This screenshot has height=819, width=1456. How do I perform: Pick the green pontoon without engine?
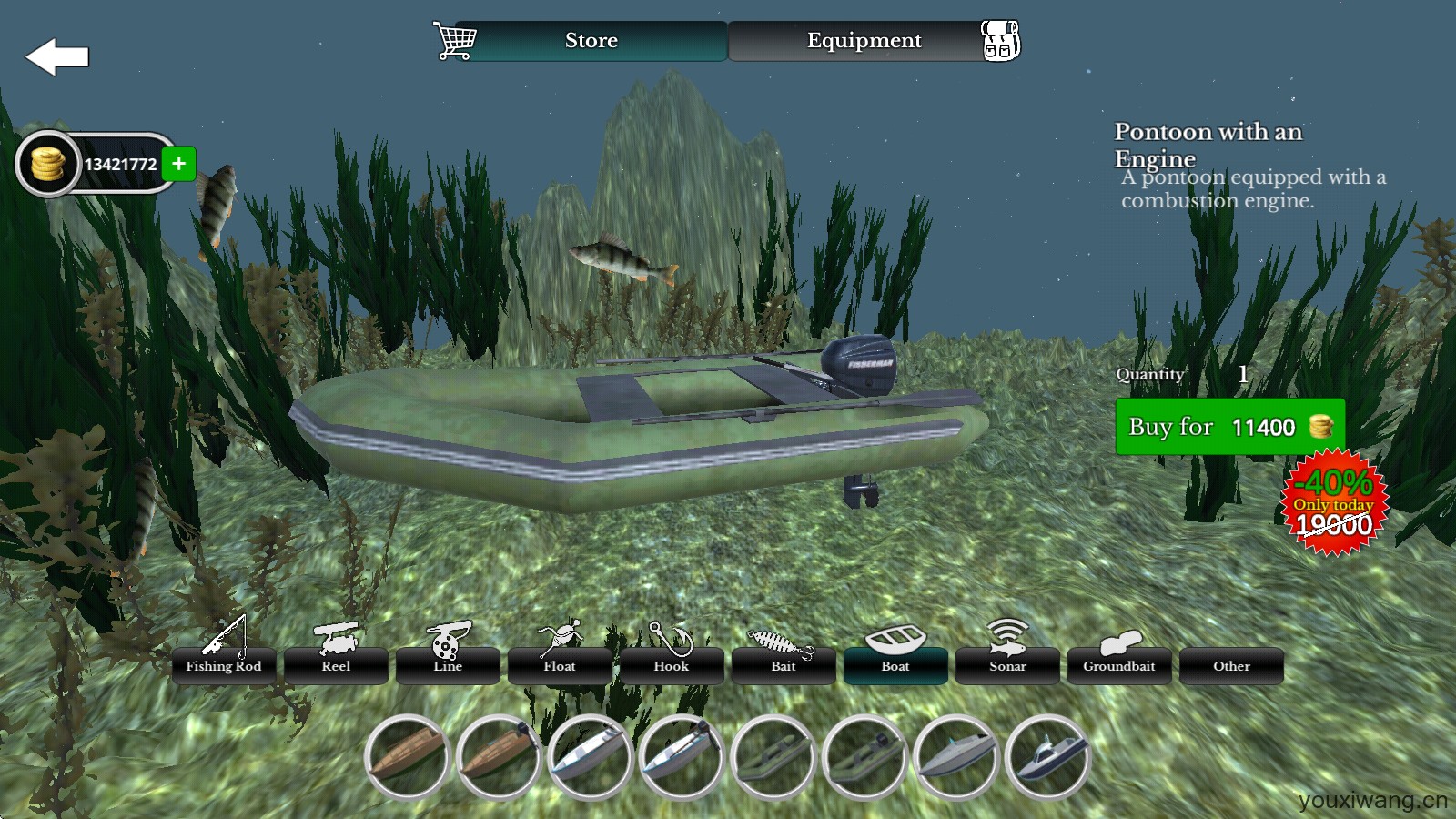coord(773,757)
